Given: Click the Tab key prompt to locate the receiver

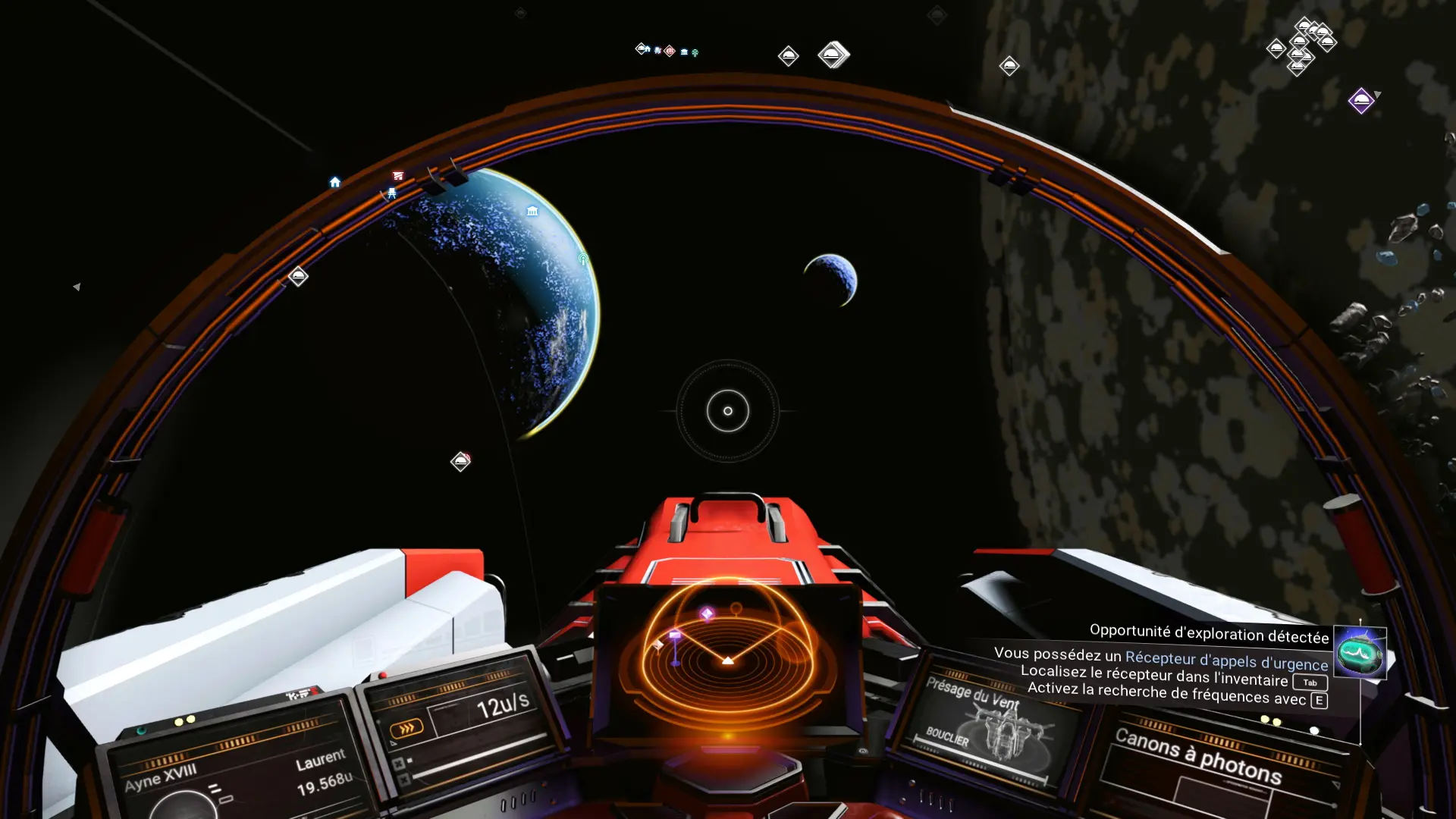Looking at the screenshot, I should coord(1310,682).
